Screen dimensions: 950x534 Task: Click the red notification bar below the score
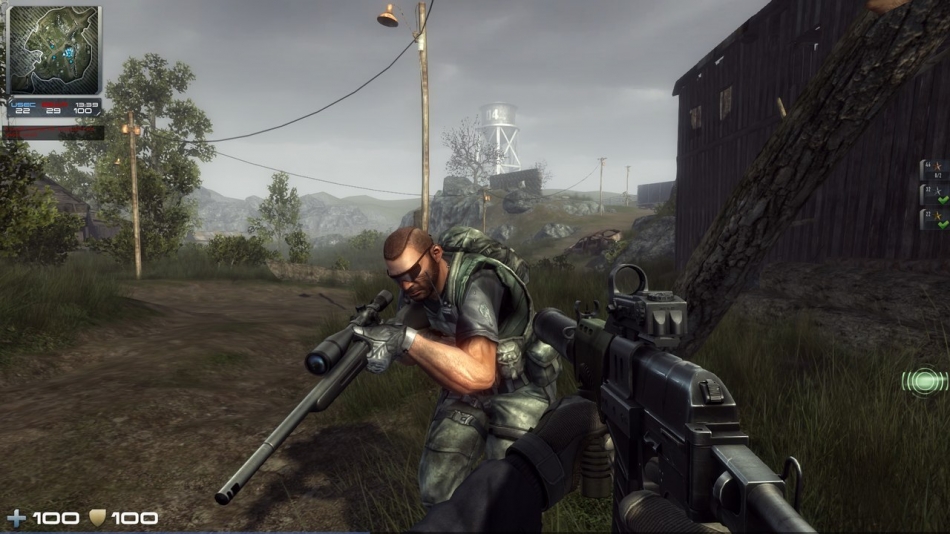(x=54, y=131)
